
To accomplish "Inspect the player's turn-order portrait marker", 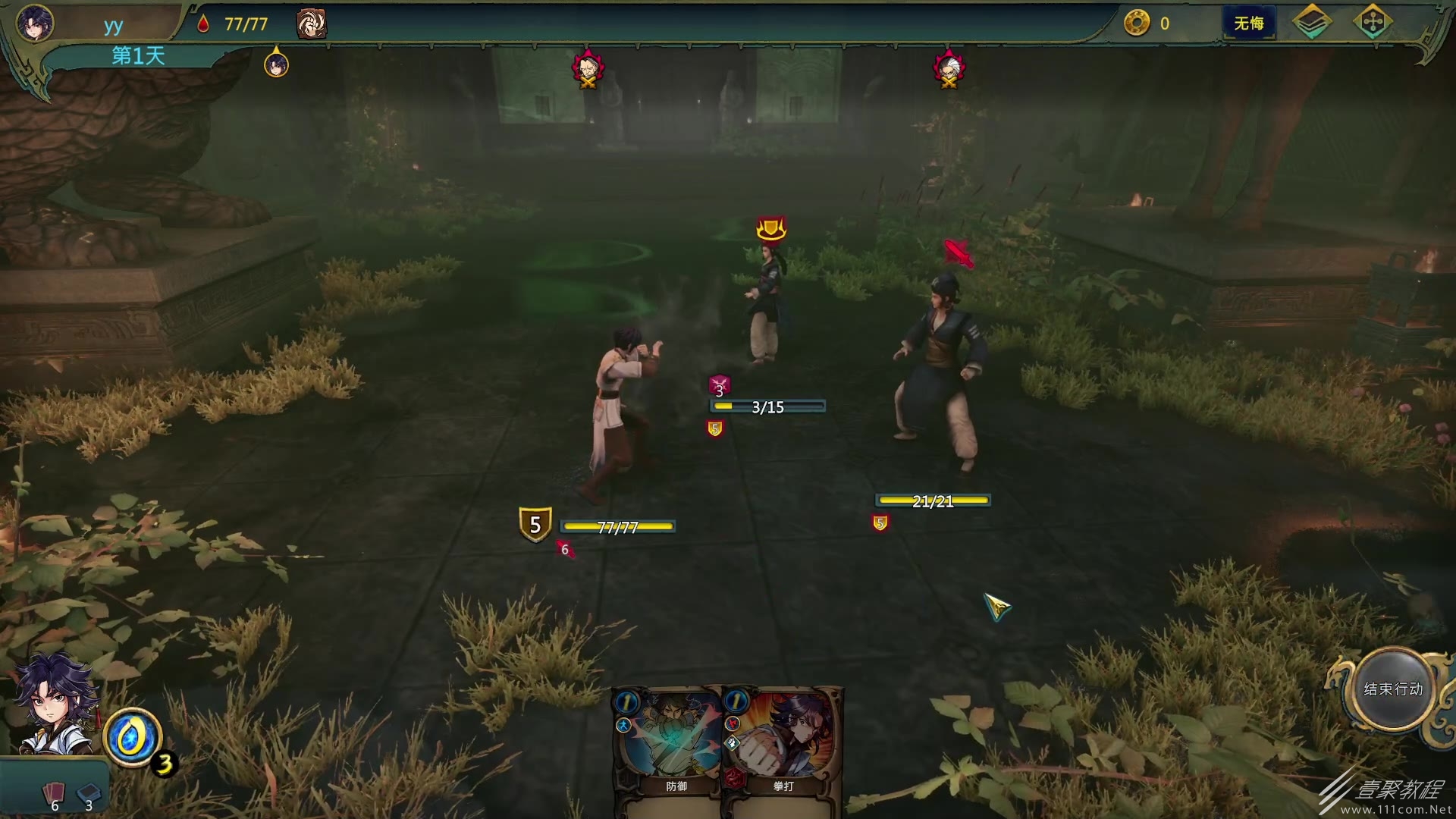I will 276,64.
